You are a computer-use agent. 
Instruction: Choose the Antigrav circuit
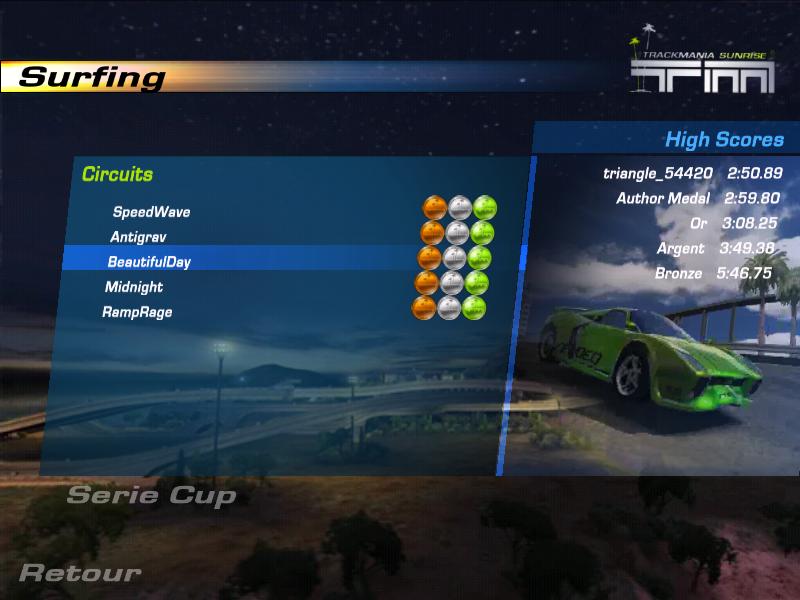[x=138, y=237]
